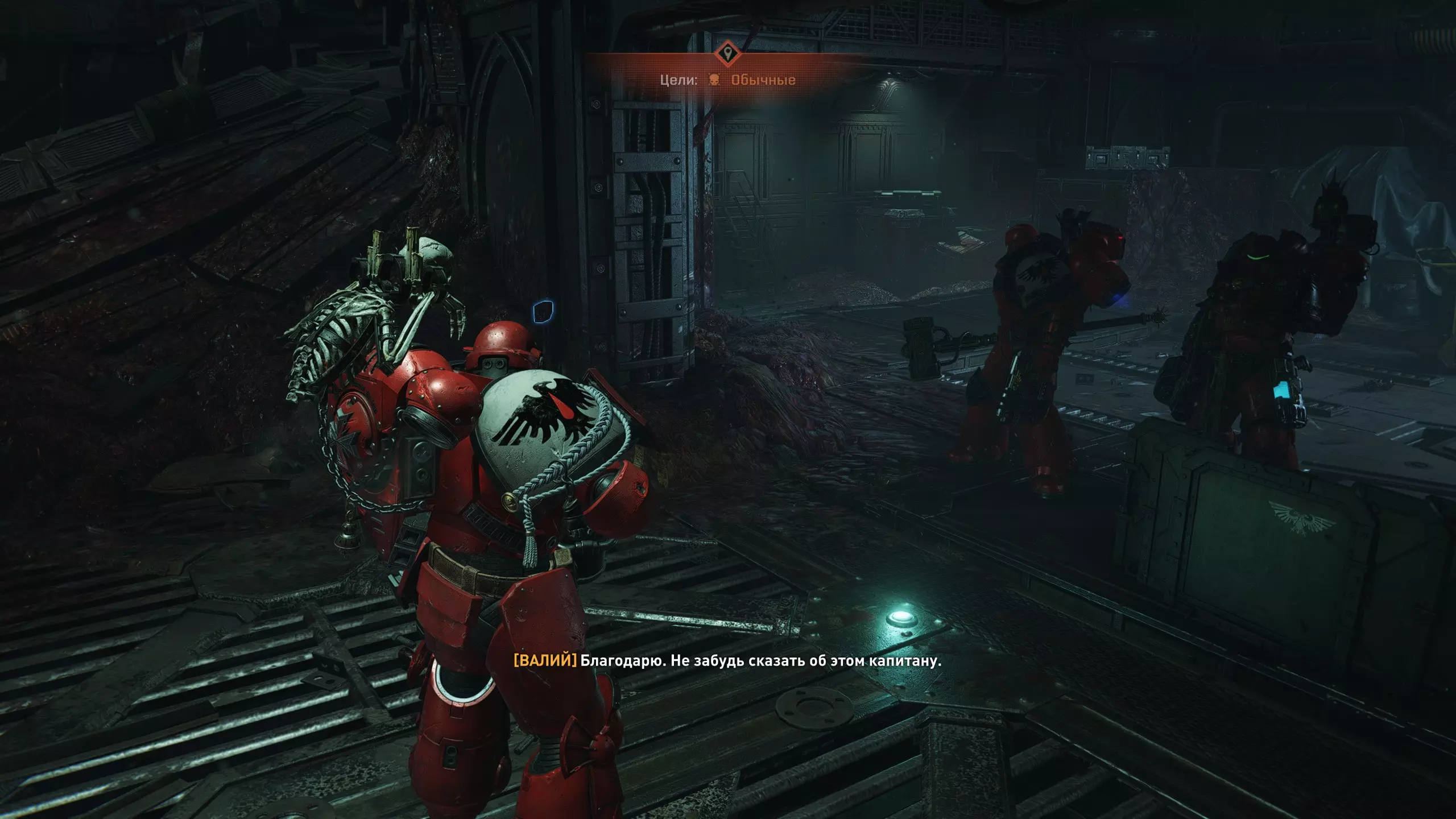Select the "Цели: Обычные" objective banner
Viewport: 1456px width, 819px height.
click(727, 80)
